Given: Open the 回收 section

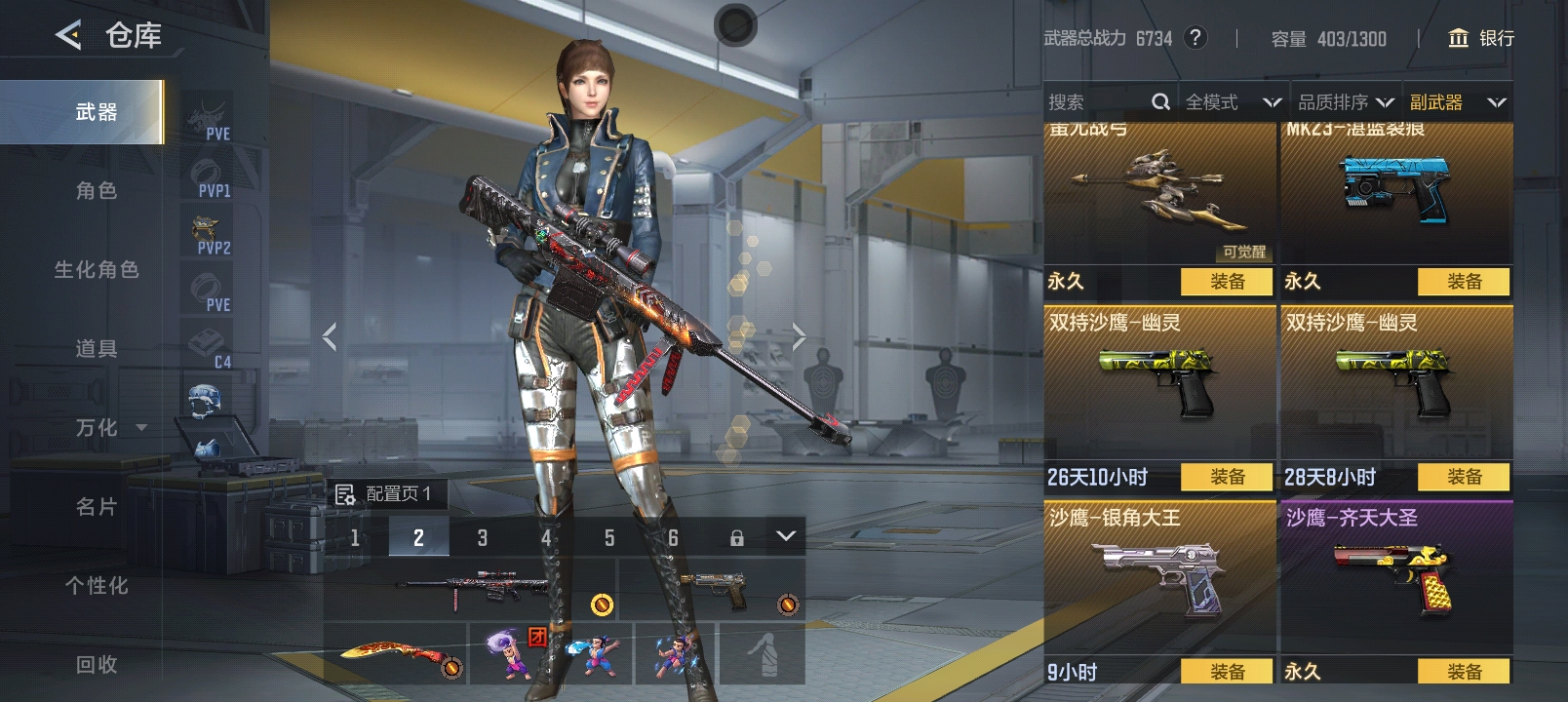Looking at the screenshot, I should point(96,665).
